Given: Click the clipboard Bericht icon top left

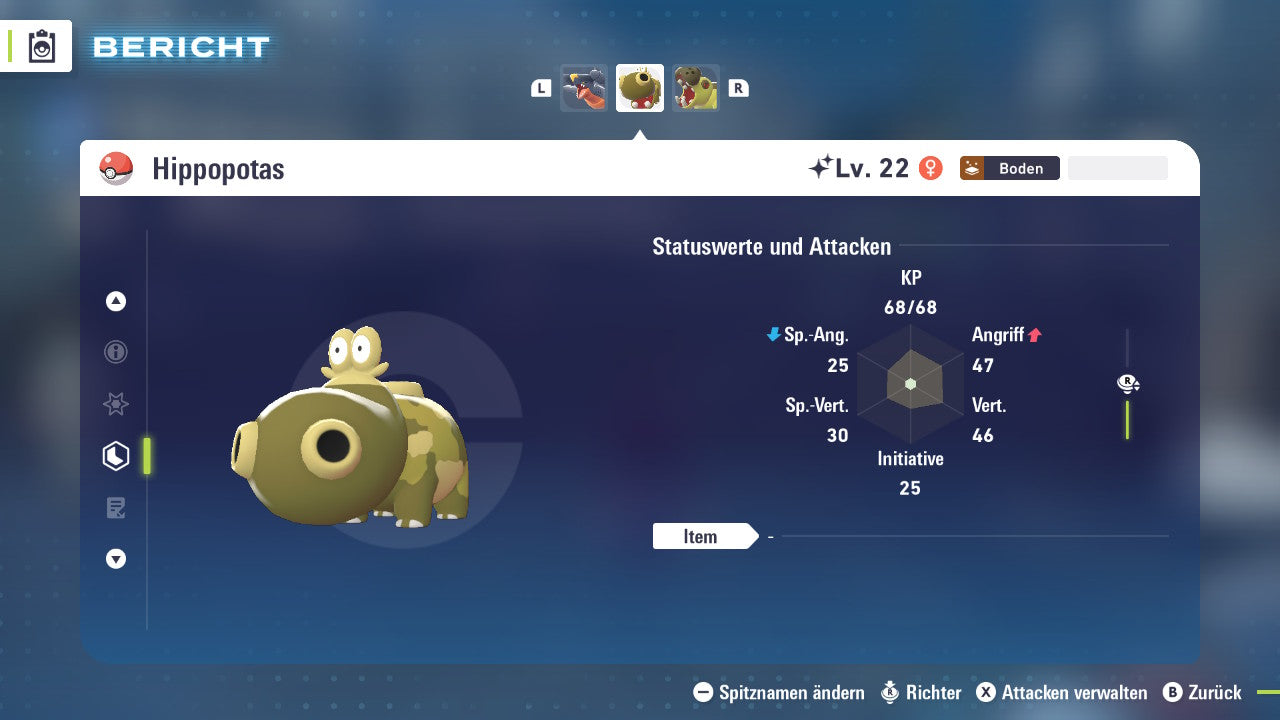Looking at the screenshot, I should (42, 46).
